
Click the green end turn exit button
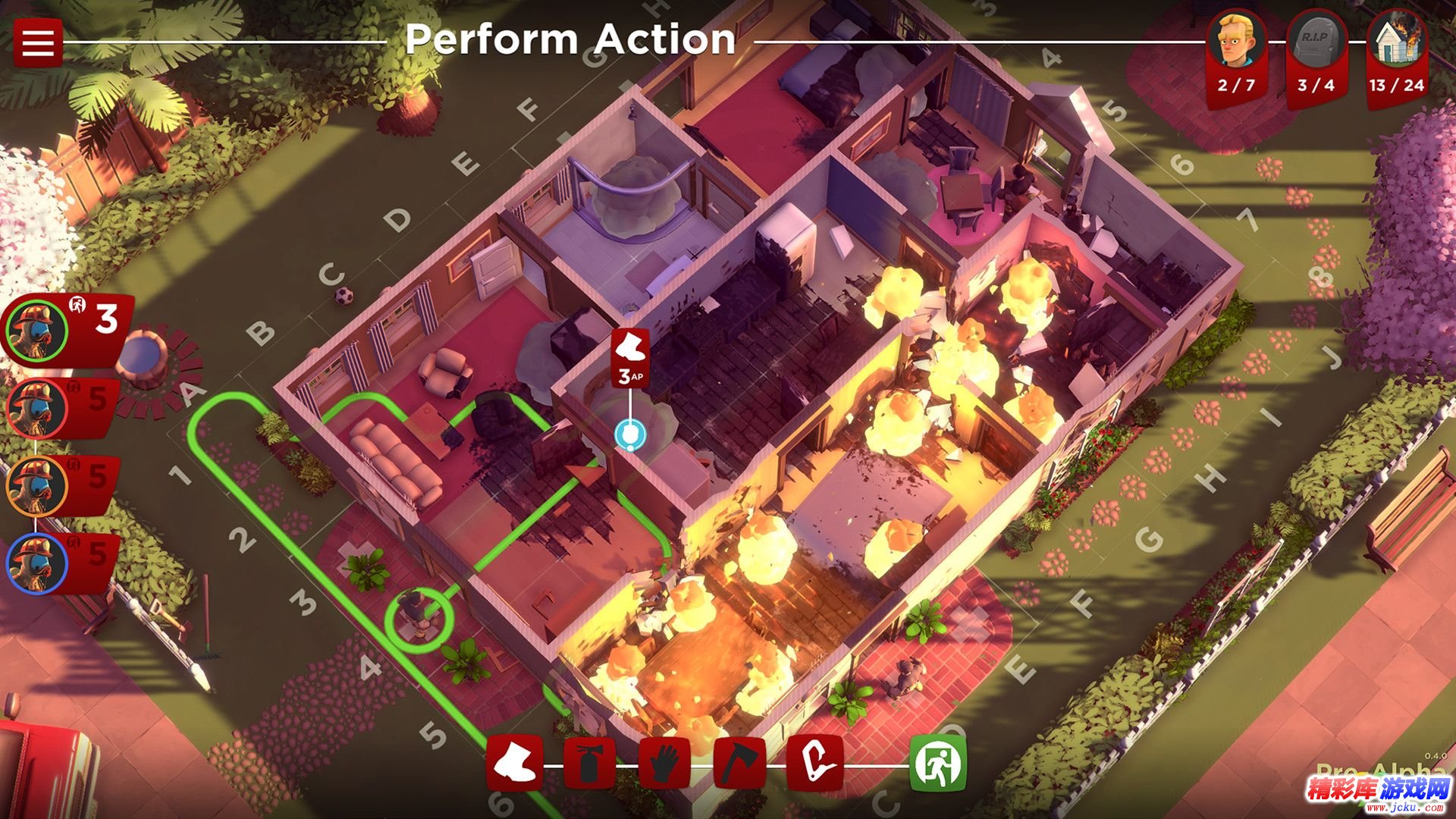pyautogui.click(x=939, y=763)
